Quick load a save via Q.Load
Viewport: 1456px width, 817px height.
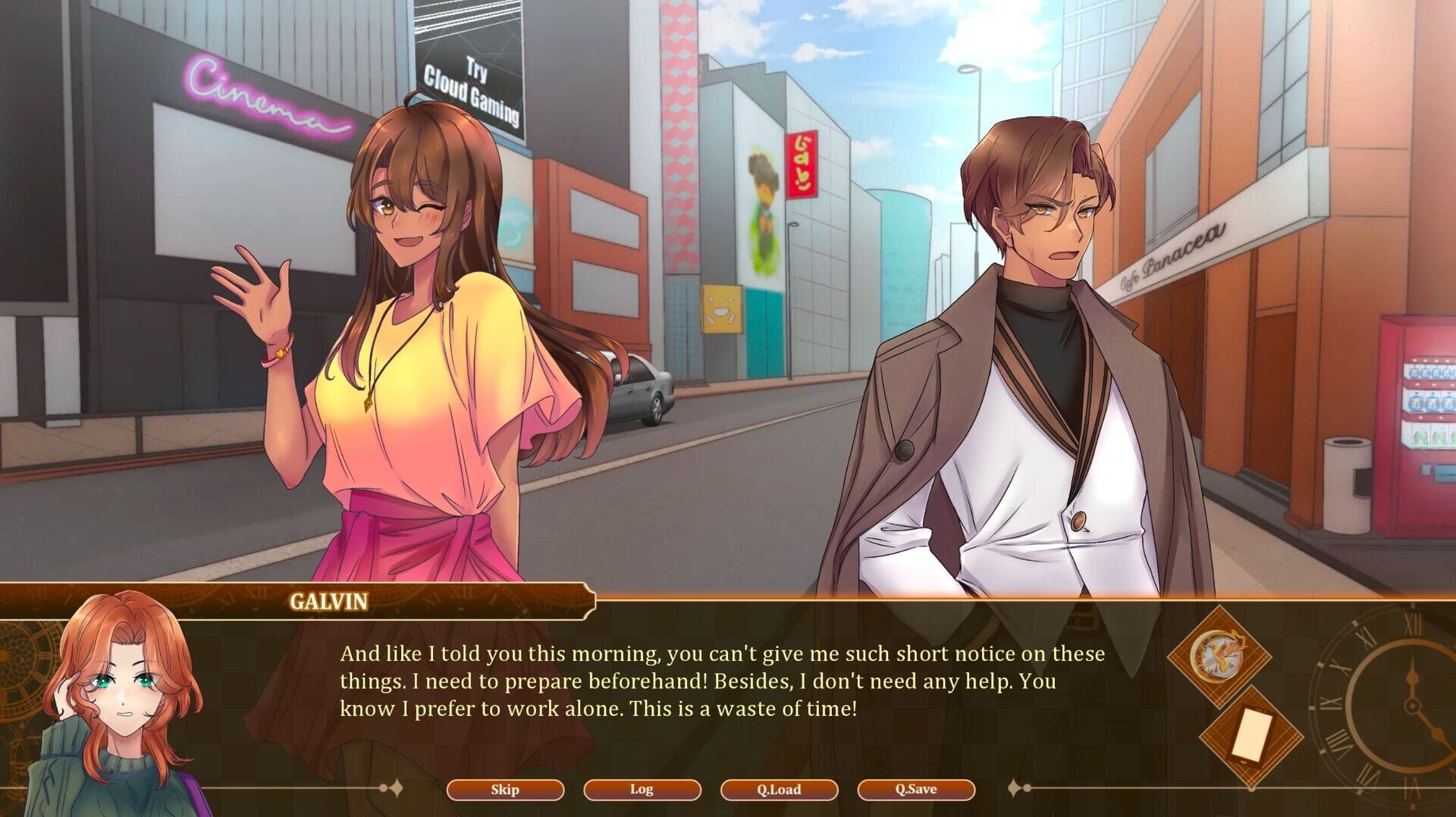pos(780,790)
